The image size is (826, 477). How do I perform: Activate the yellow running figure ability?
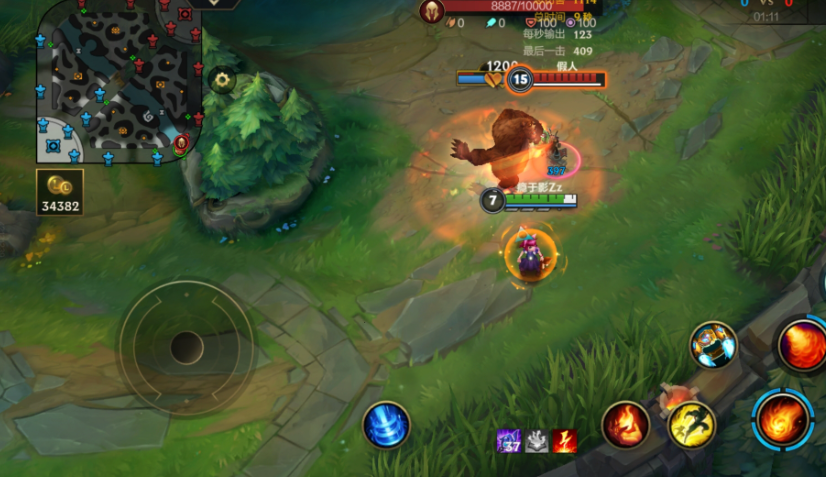pos(691,424)
